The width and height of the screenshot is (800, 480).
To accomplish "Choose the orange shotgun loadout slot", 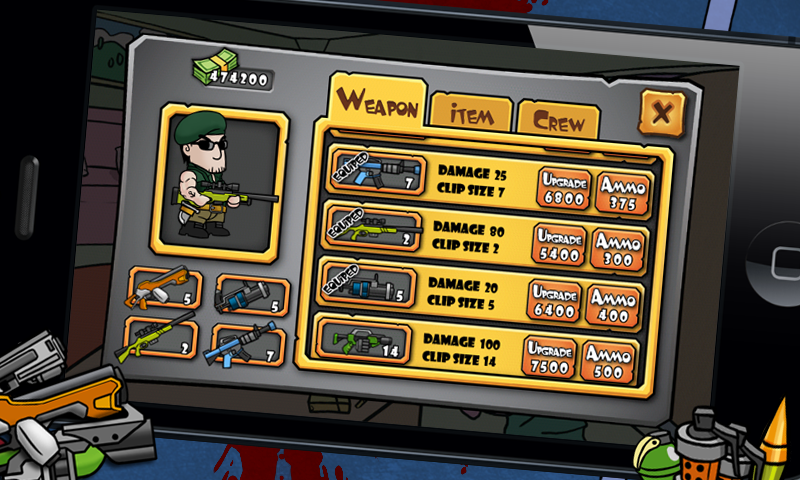I will point(165,290).
